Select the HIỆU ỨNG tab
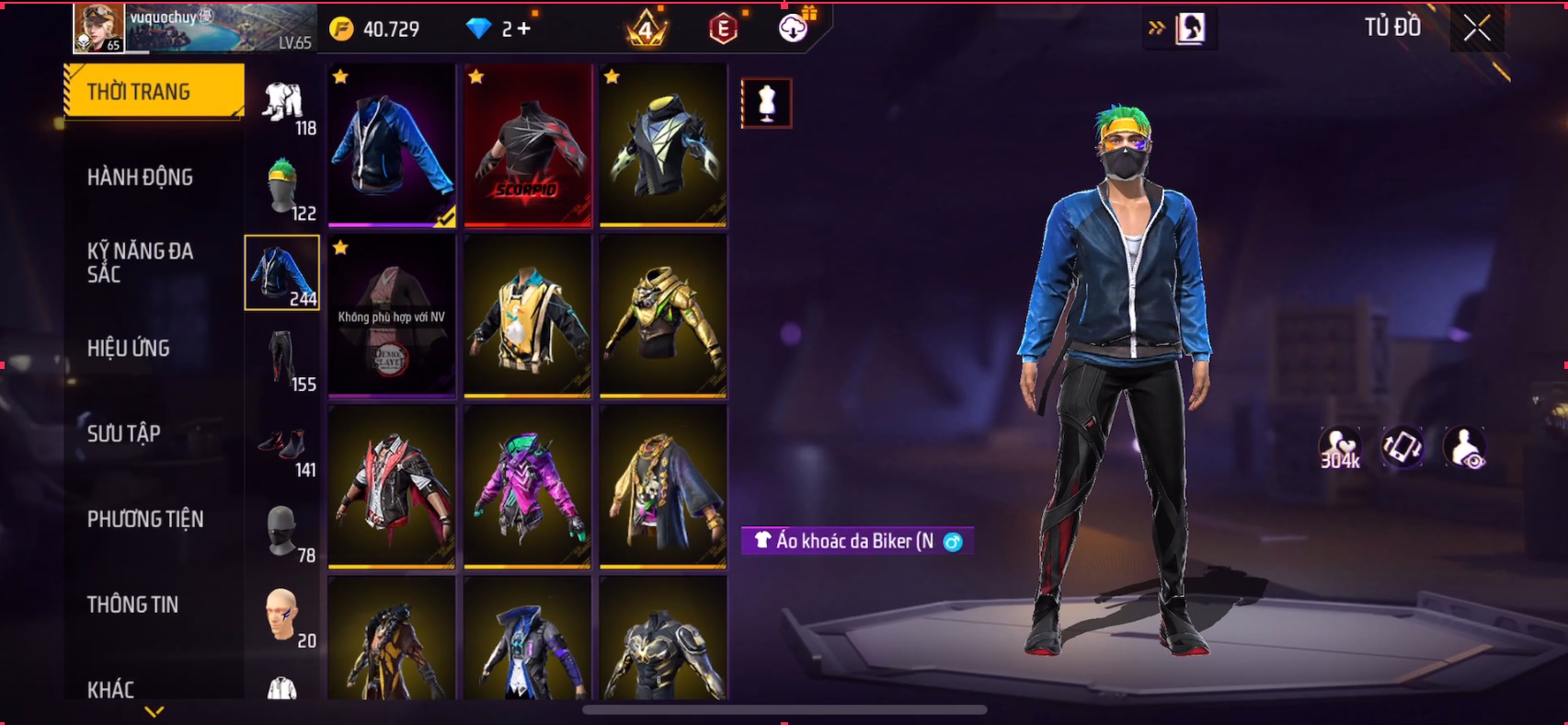The image size is (1568, 725). click(129, 348)
